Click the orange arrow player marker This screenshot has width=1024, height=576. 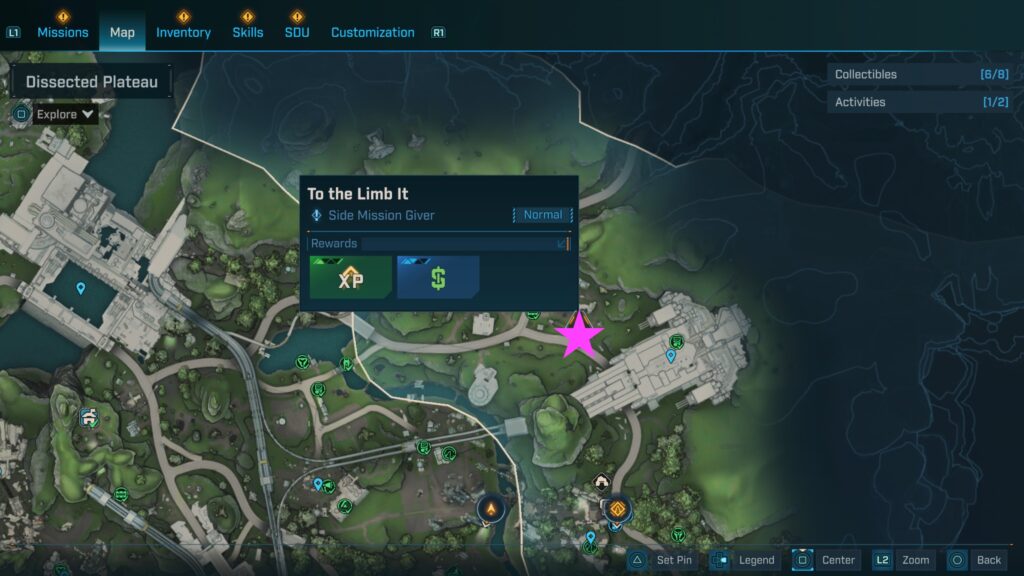click(x=491, y=510)
